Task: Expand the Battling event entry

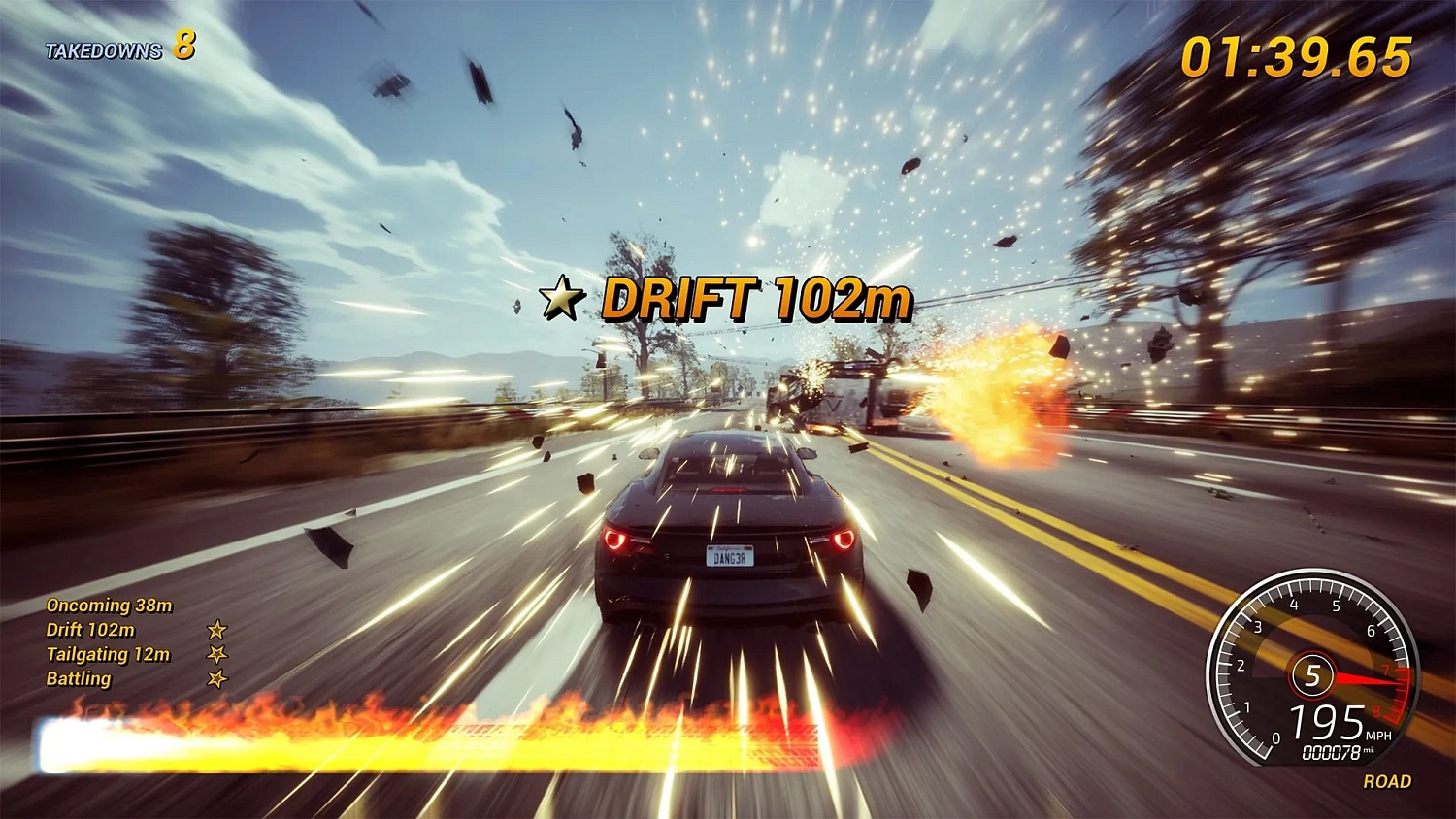Action: [x=78, y=680]
